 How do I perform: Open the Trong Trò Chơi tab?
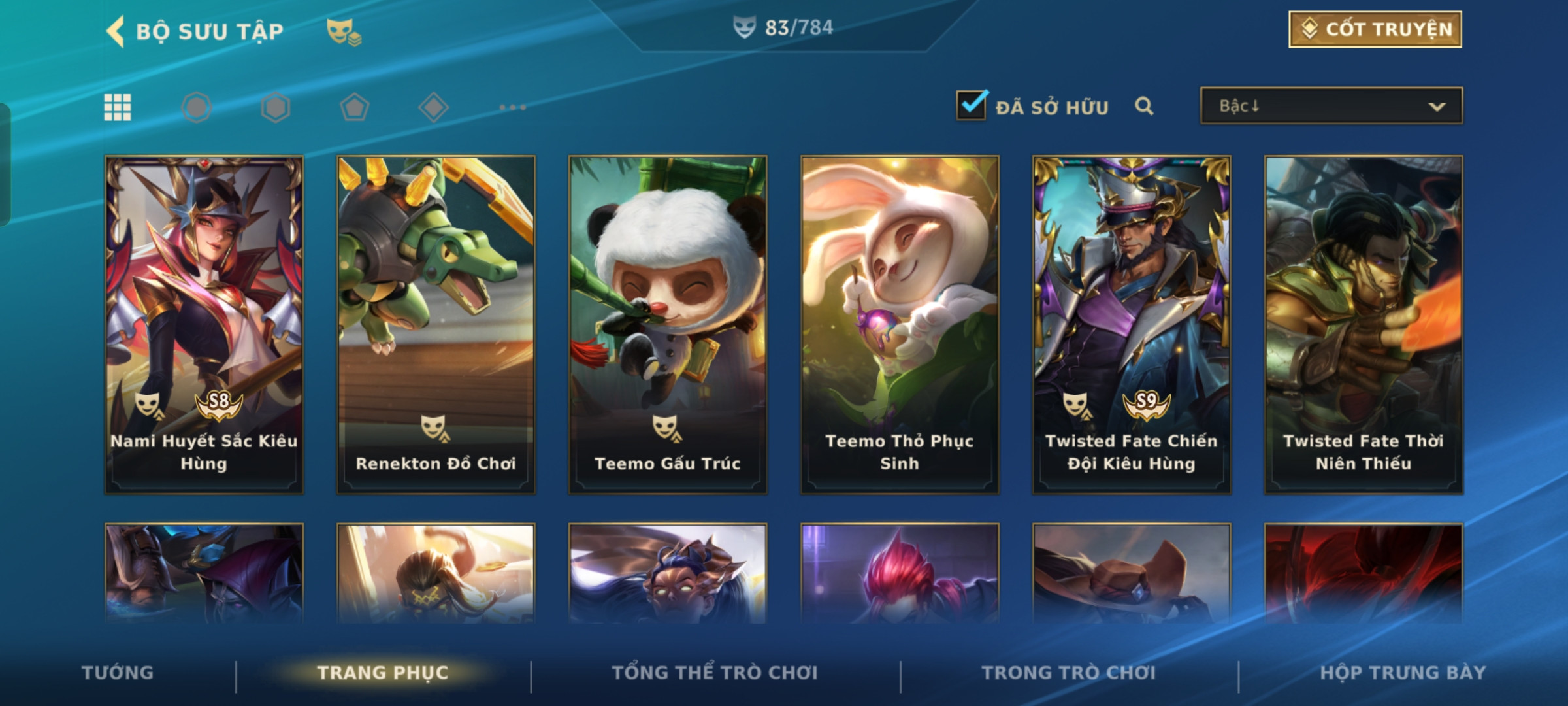click(1069, 673)
